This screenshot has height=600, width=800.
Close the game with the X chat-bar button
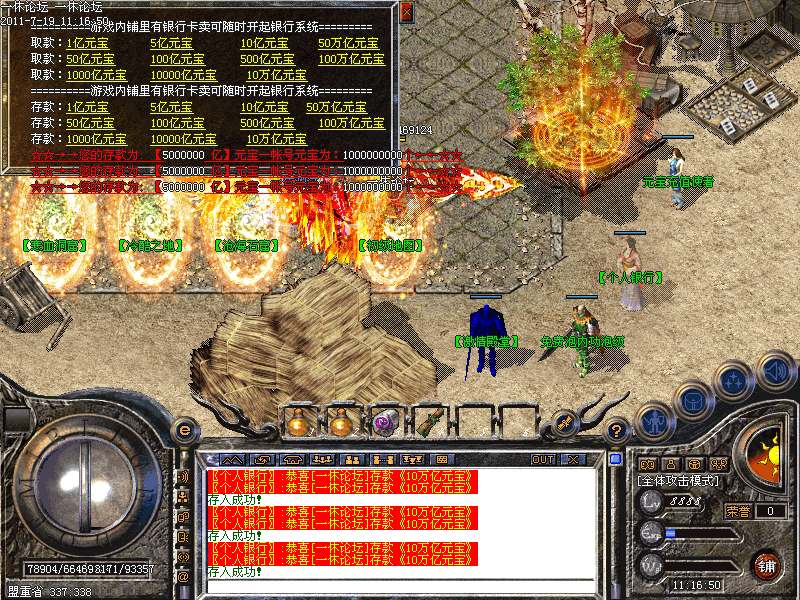click(573, 459)
